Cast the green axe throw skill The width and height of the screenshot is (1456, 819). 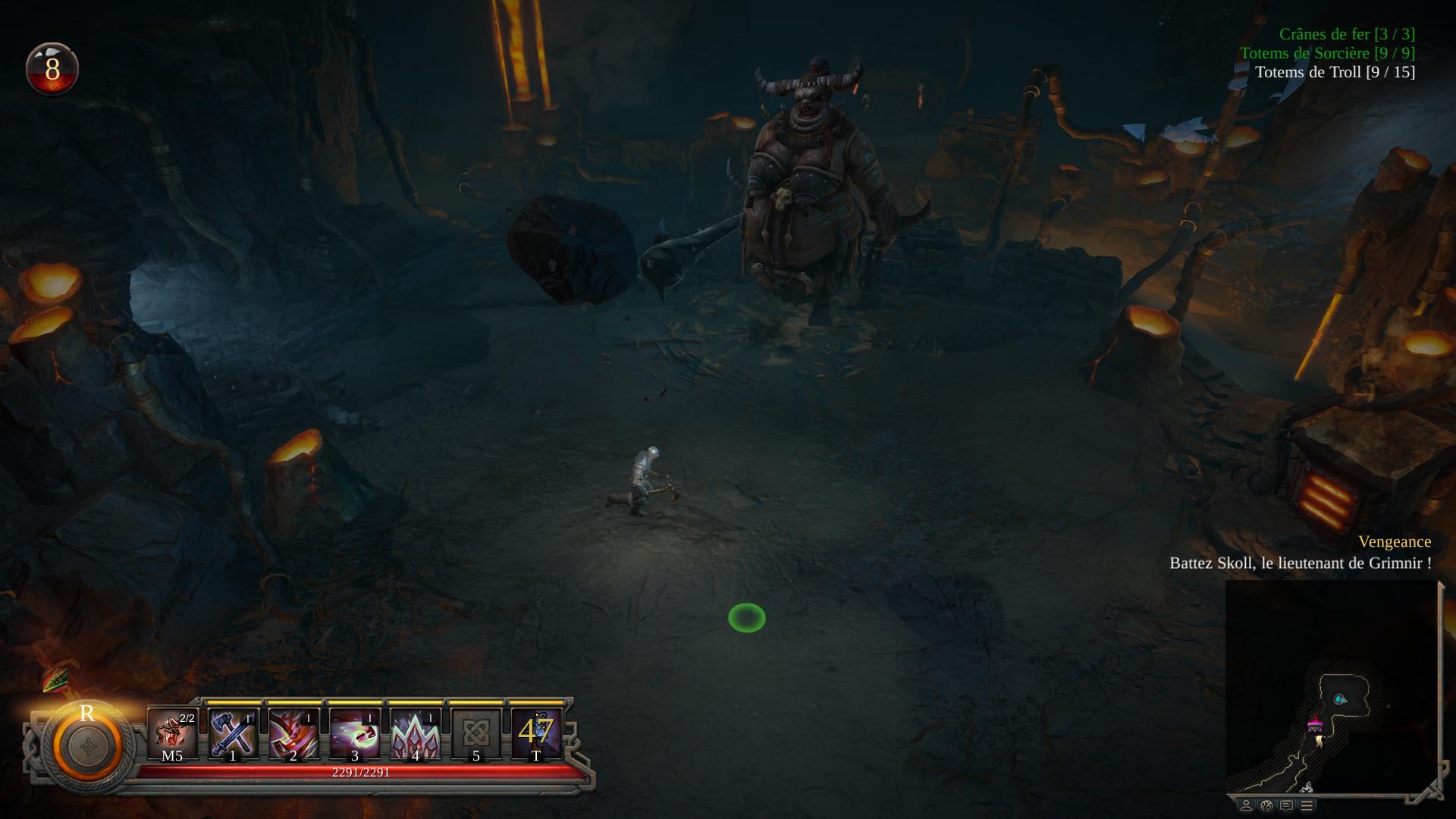[x=354, y=734]
